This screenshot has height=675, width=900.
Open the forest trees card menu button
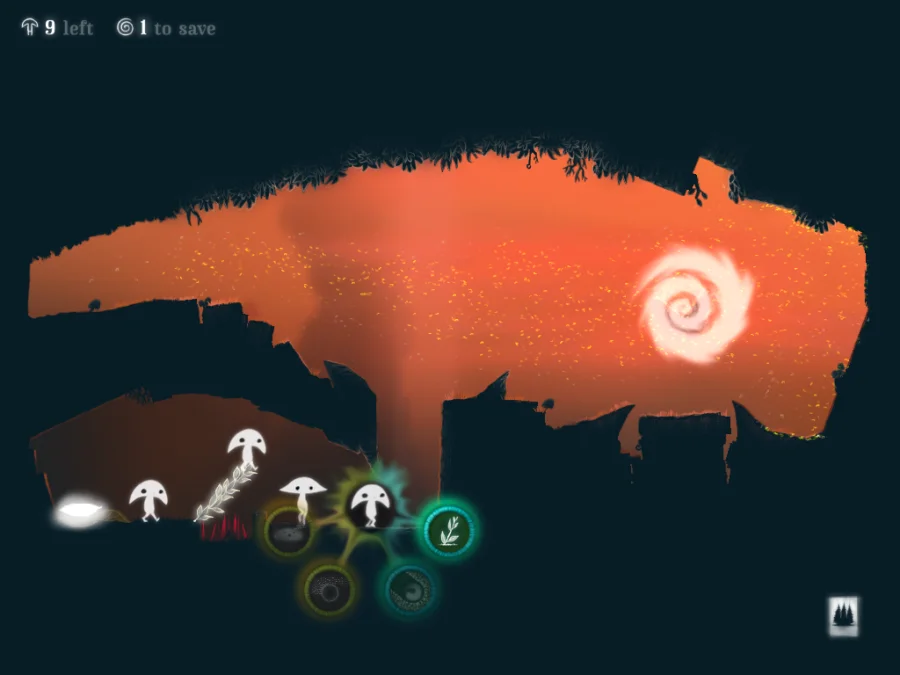point(844,616)
